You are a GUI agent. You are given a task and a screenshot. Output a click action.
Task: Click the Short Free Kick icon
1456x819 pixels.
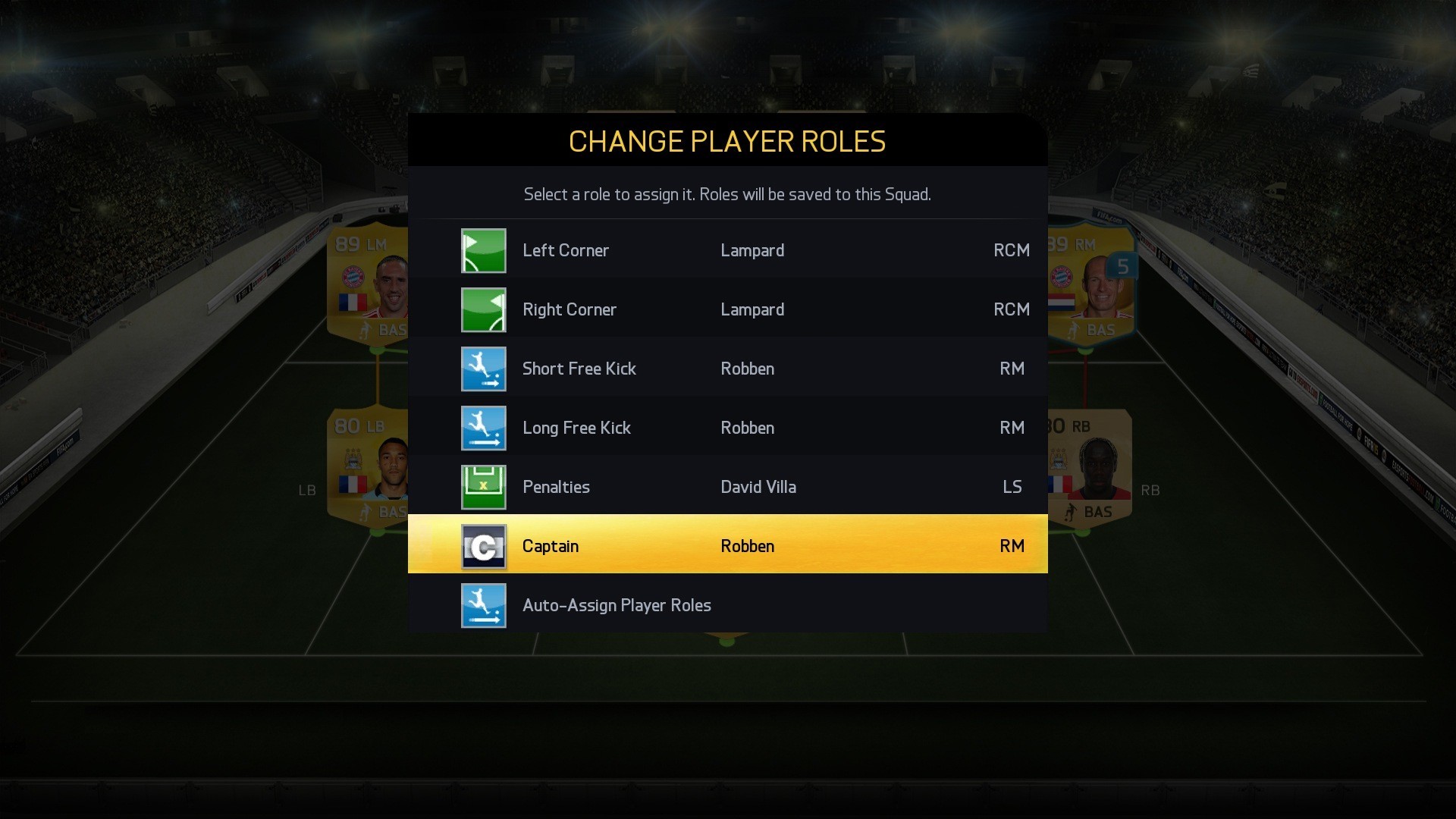[484, 369]
